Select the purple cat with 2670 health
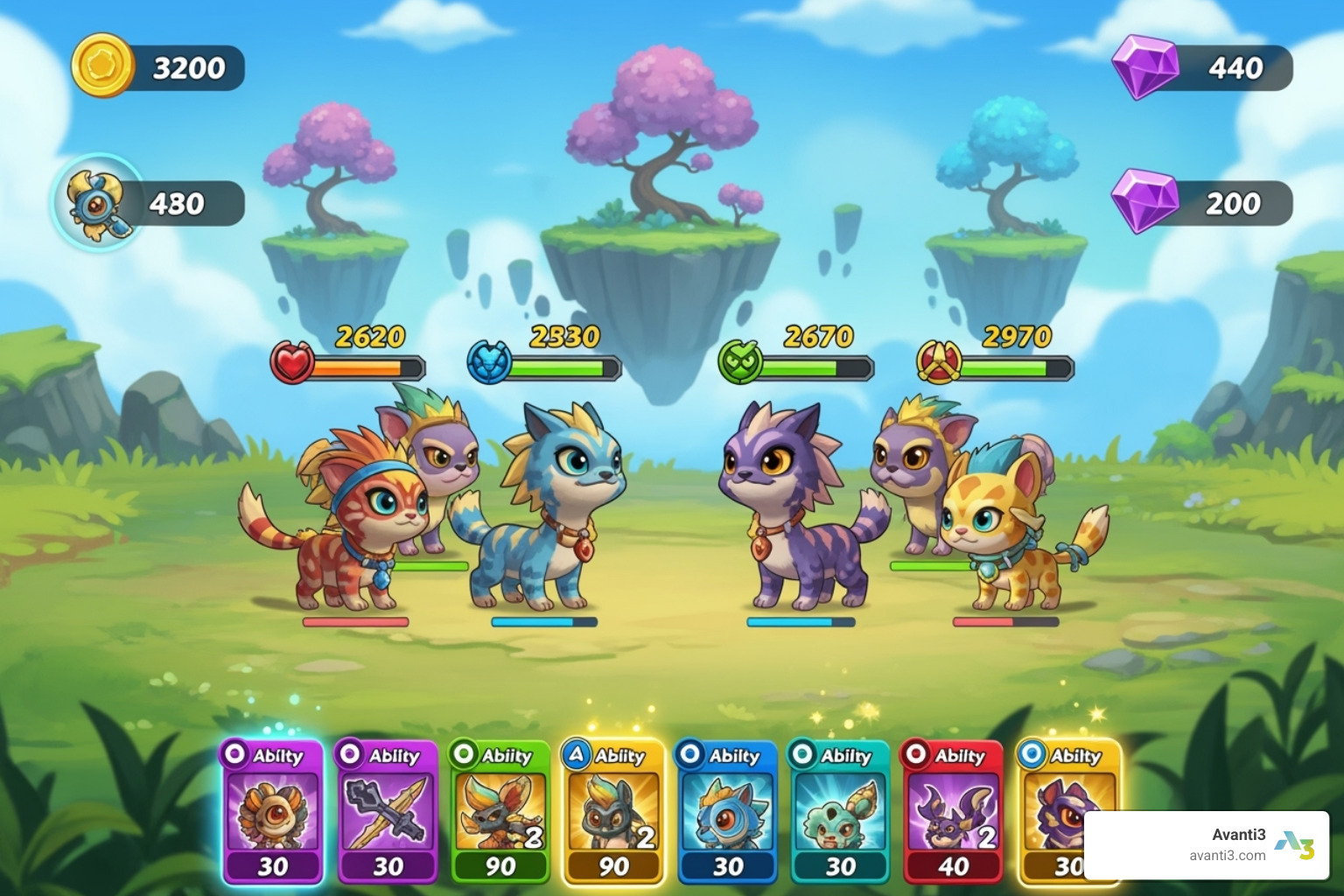 click(x=796, y=507)
